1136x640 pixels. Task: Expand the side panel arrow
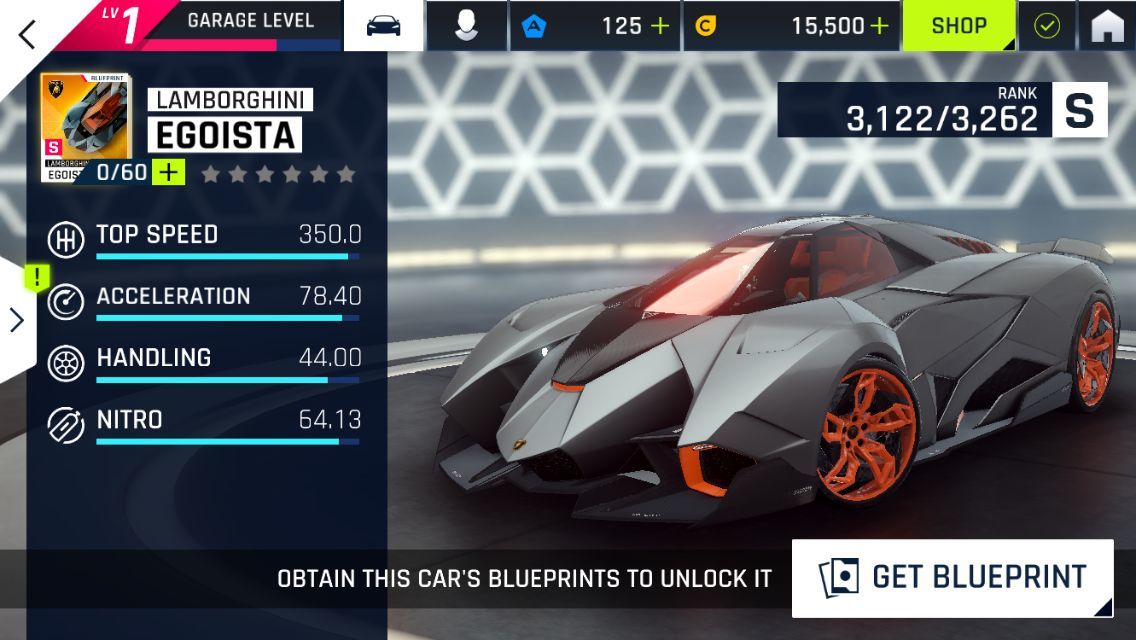tap(17, 320)
